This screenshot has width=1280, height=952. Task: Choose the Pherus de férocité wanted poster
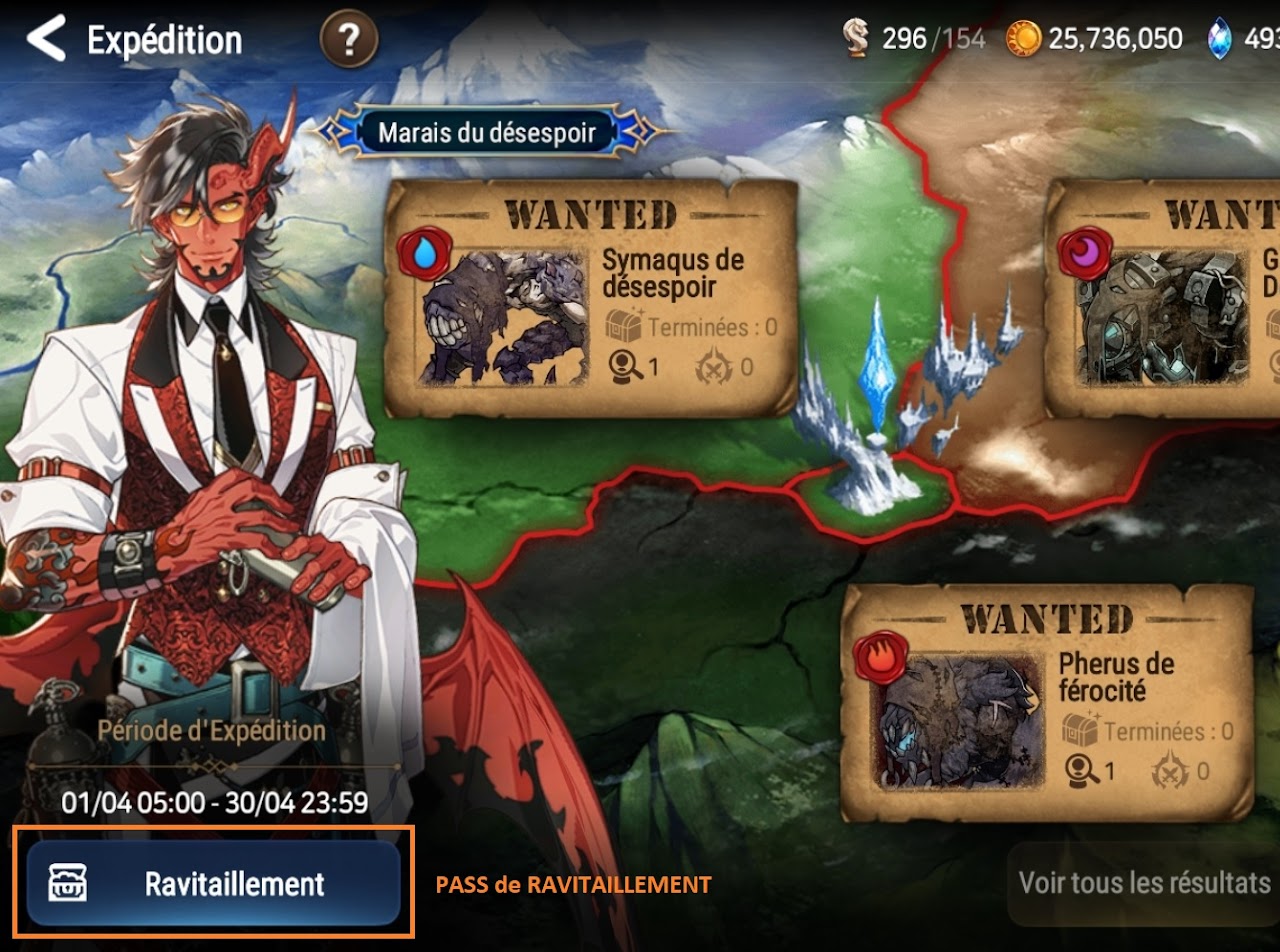[x=1047, y=701]
